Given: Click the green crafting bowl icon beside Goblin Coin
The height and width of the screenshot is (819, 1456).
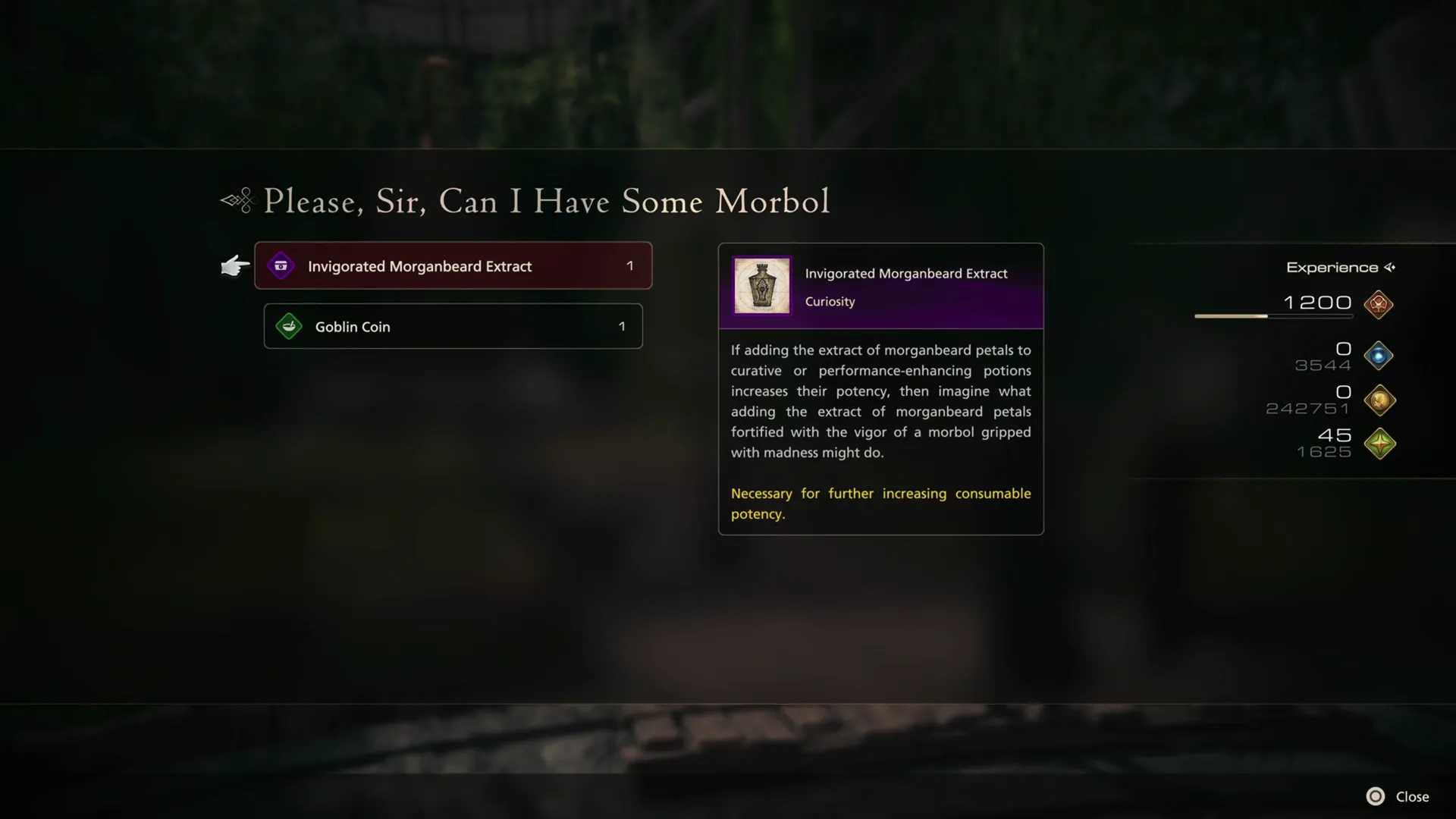Looking at the screenshot, I should (x=288, y=326).
